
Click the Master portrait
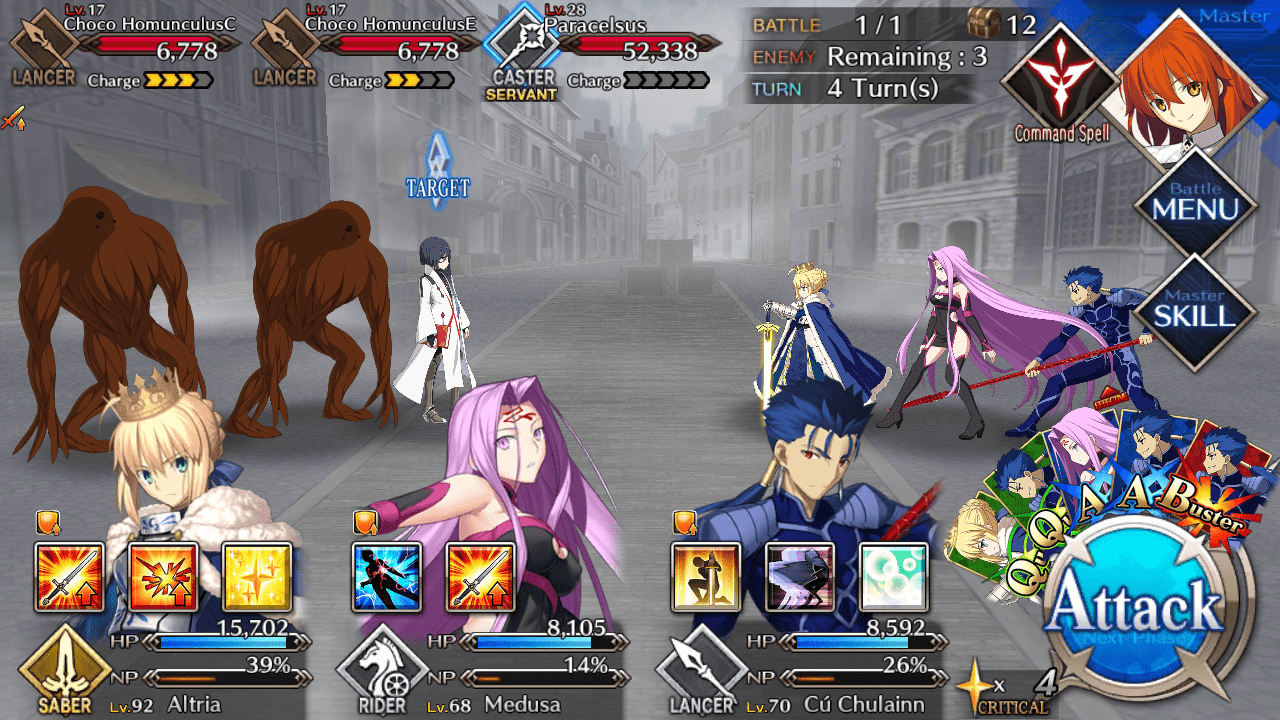pos(1190,85)
